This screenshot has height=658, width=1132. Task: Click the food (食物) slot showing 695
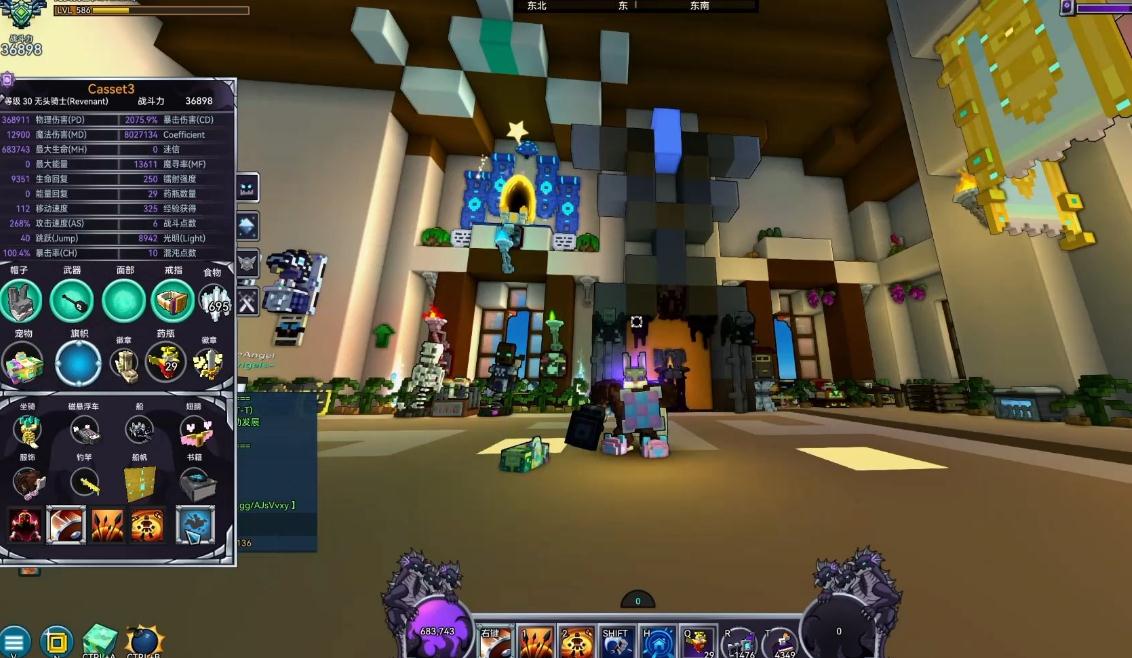pos(214,299)
